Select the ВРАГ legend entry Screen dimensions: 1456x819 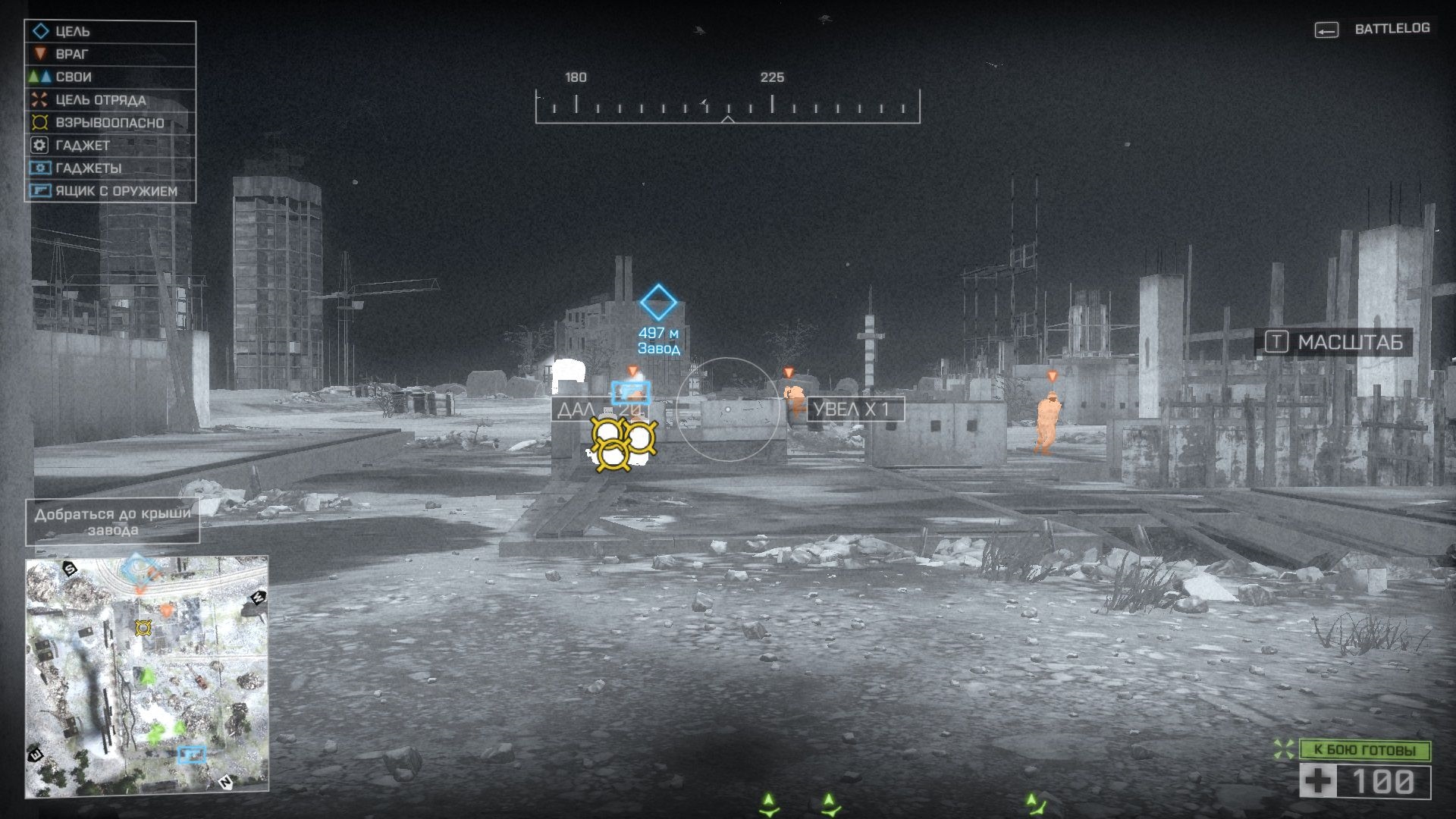click(110, 55)
